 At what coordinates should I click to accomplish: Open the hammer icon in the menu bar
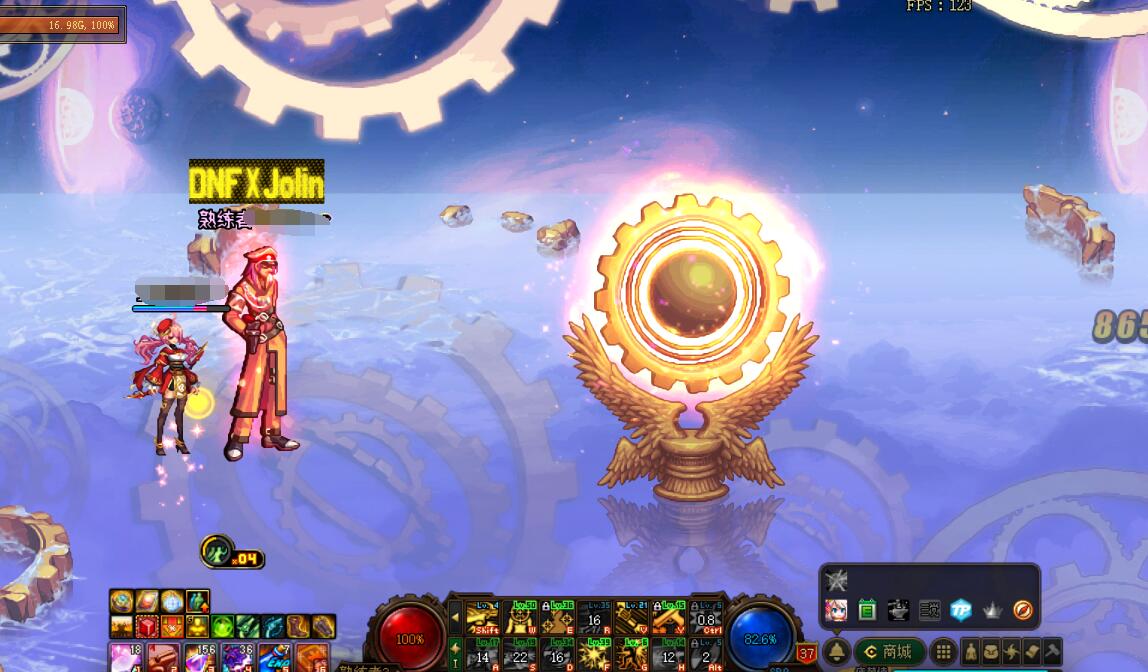(1051, 651)
